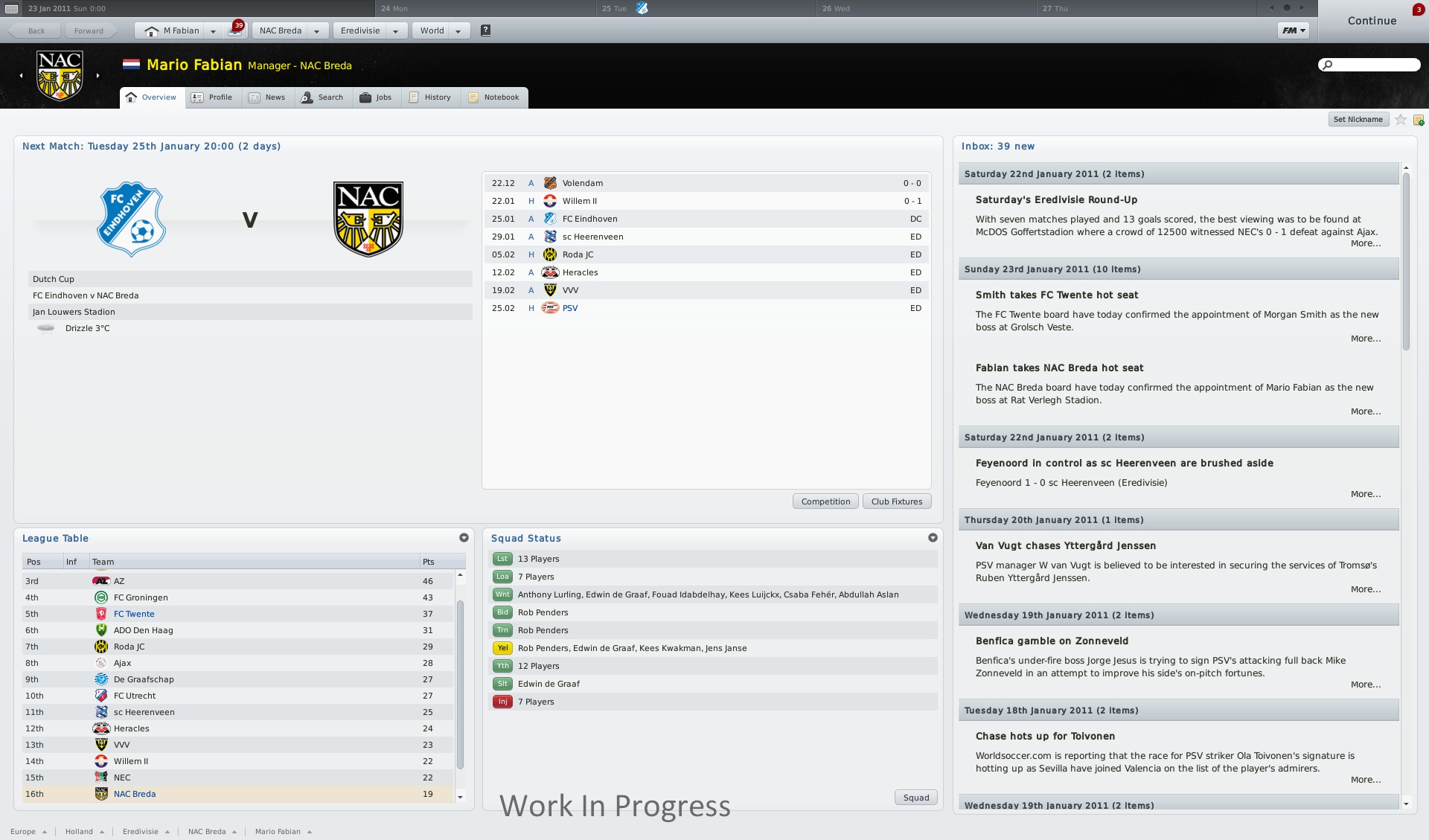This screenshot has width=1429, height=840.
Task: Toggle the favourite star next to Set Nickname
Action: (1400, 120)
